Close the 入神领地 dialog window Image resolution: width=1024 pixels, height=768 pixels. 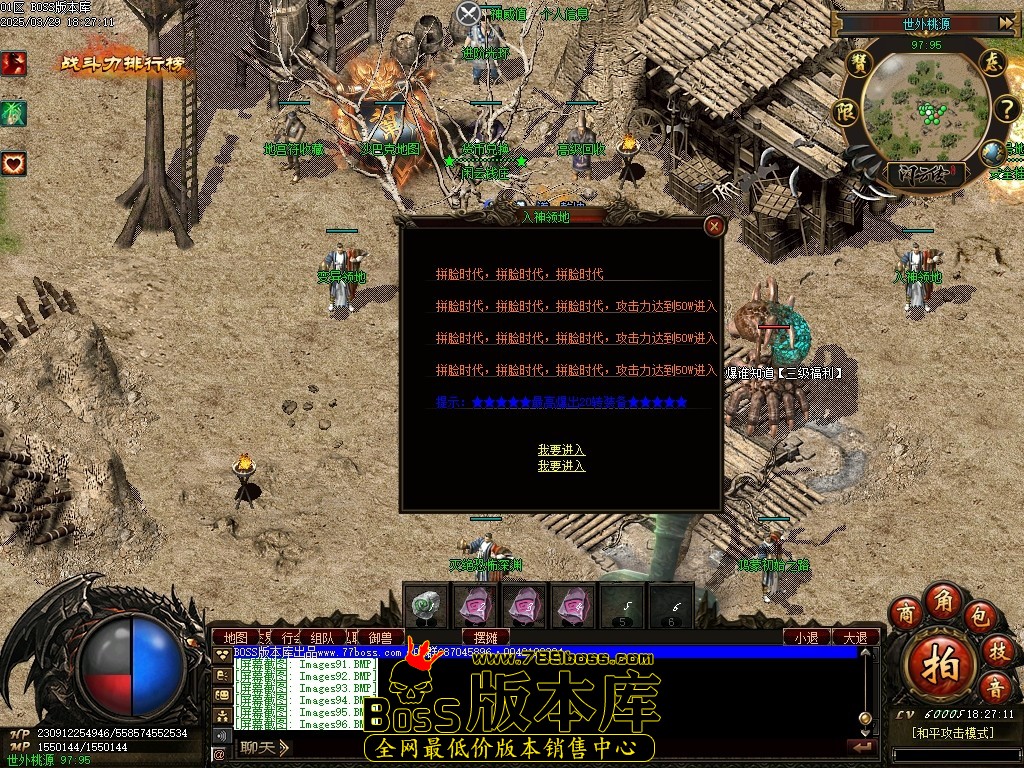714,227
